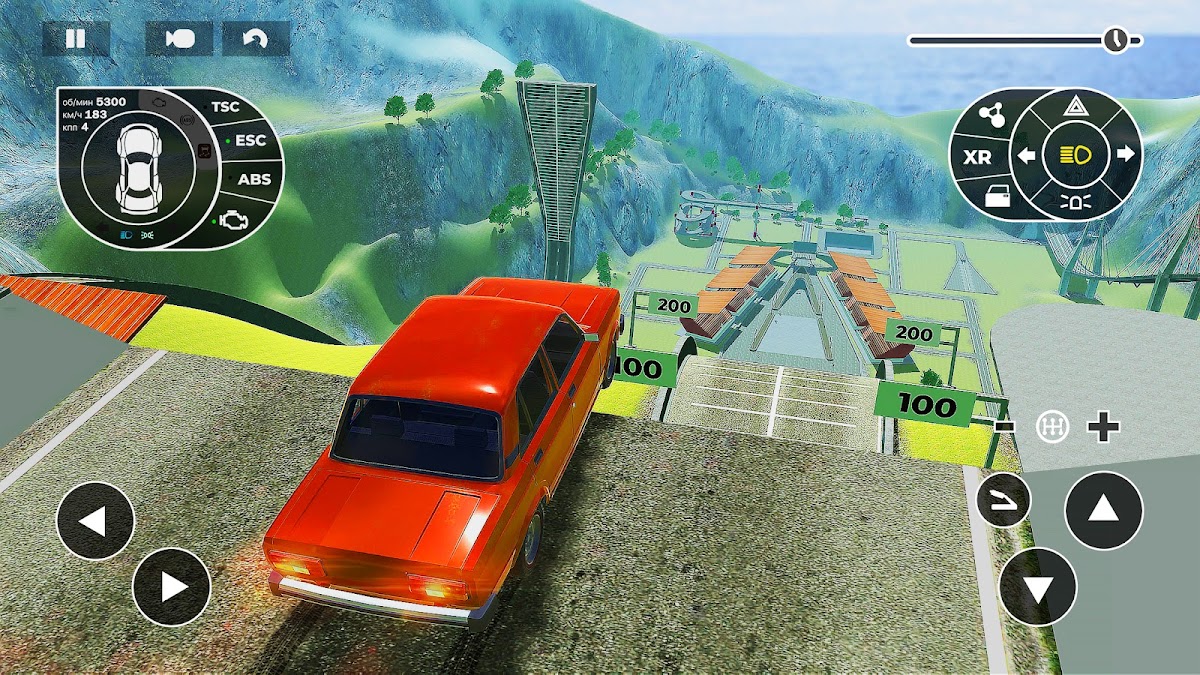Viewport: 1200px width, 675px height.
Task: Activate the left turn signal
Action: coord(1027,155)
